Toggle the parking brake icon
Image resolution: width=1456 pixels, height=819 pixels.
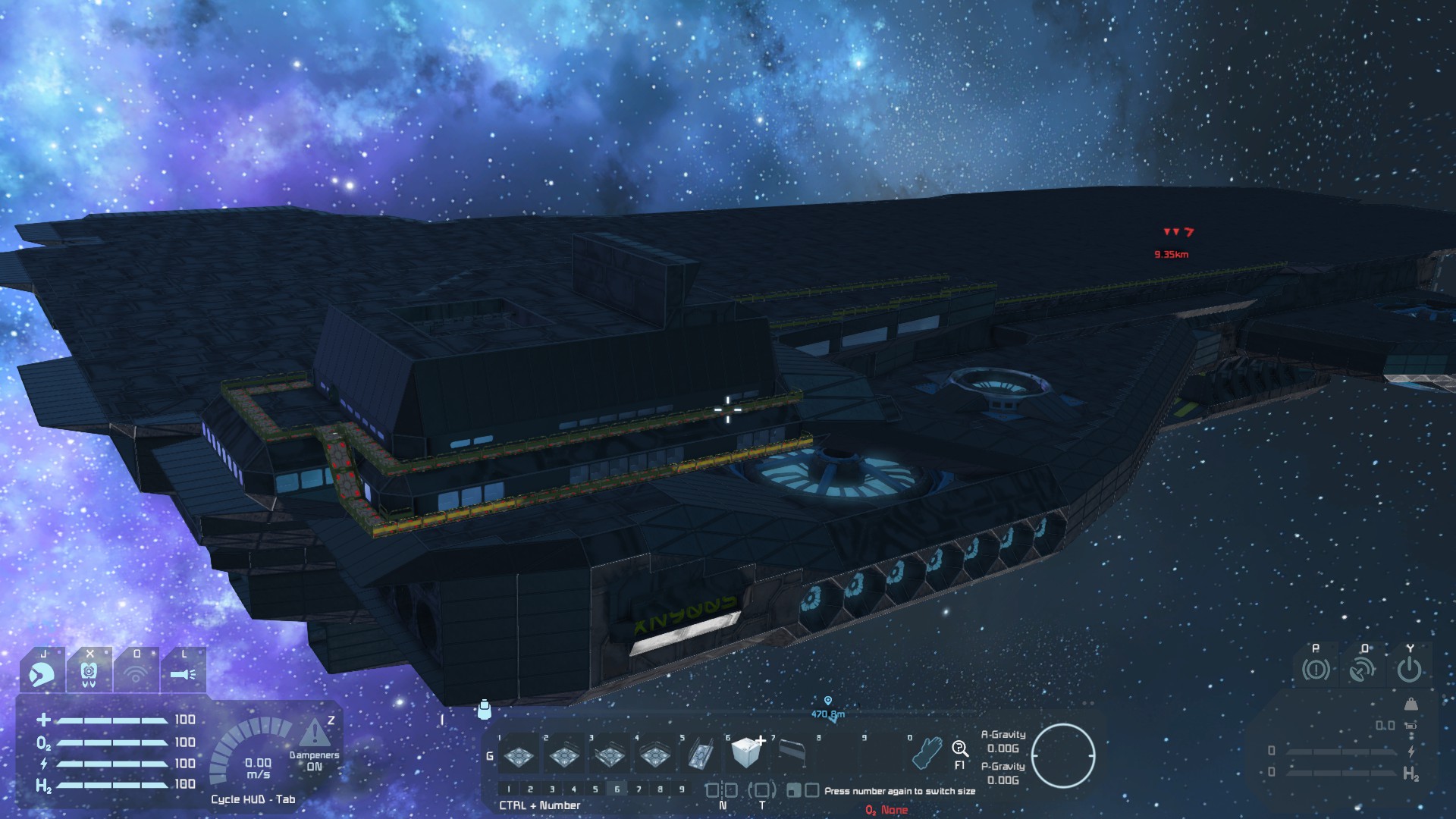(x=1316, y=670)
